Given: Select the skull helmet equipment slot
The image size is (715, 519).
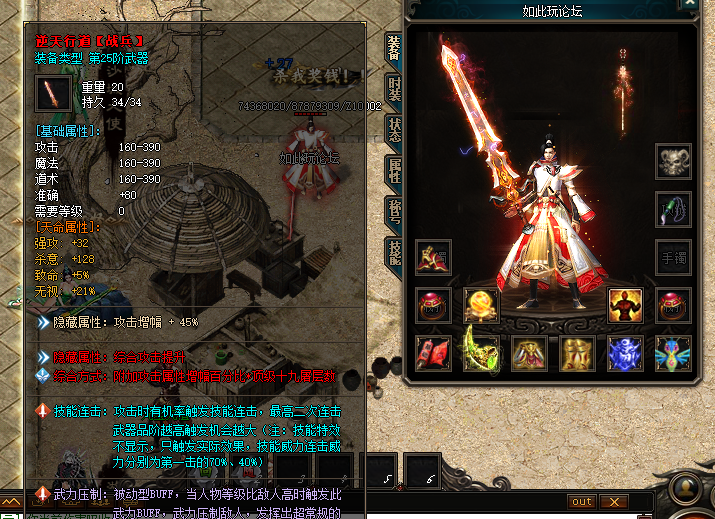Looking at the screenshot, I should point(673,161).
